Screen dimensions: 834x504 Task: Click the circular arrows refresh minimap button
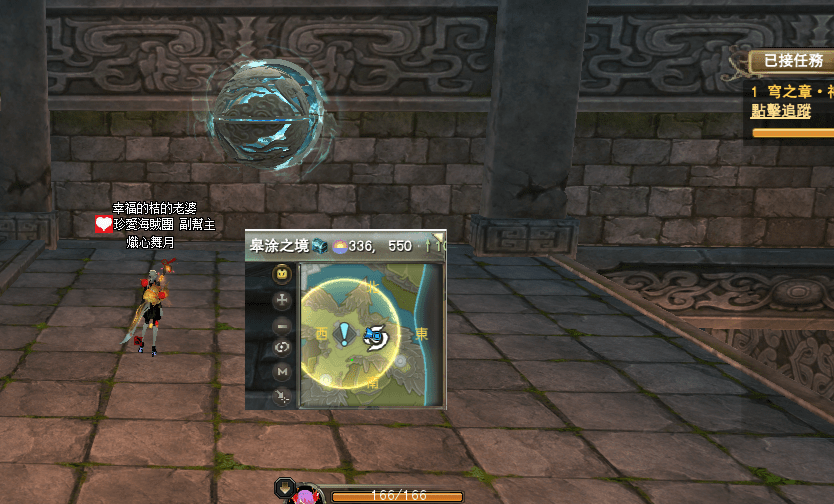tap(282, 348)
